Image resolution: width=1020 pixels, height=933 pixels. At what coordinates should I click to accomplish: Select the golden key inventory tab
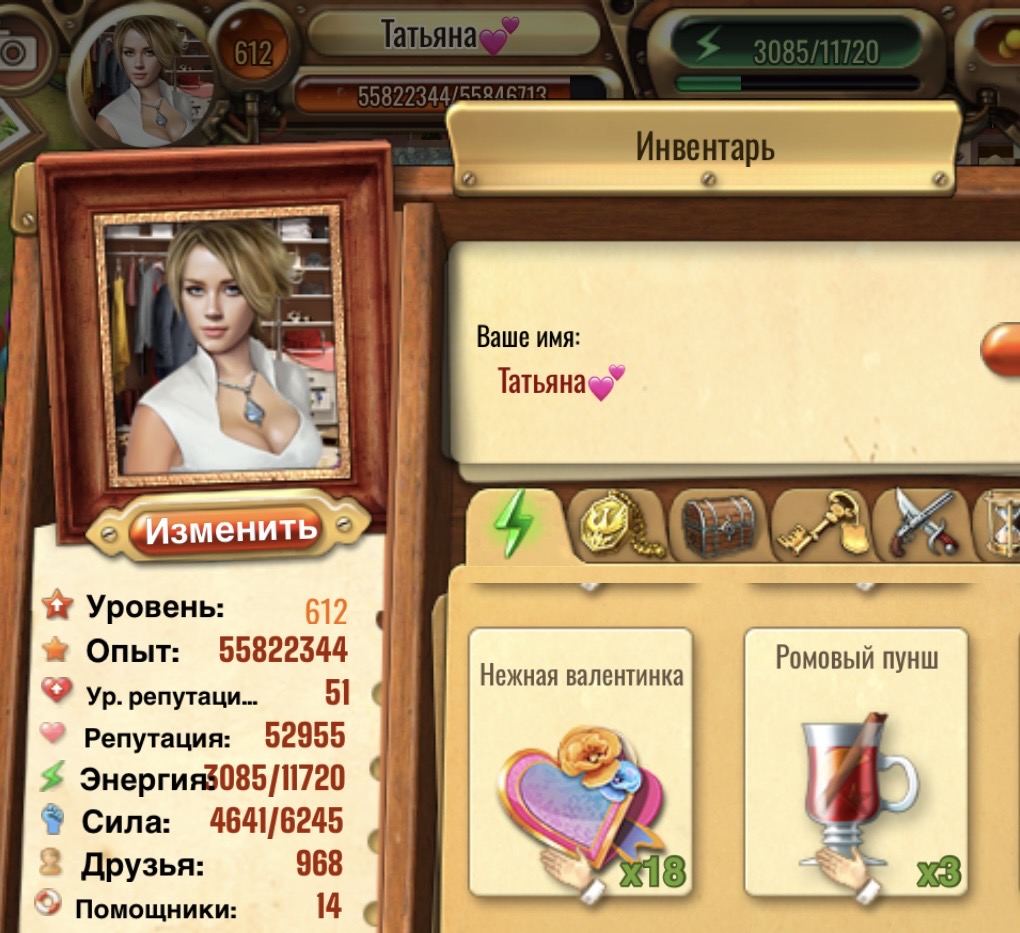click(820, 523)
